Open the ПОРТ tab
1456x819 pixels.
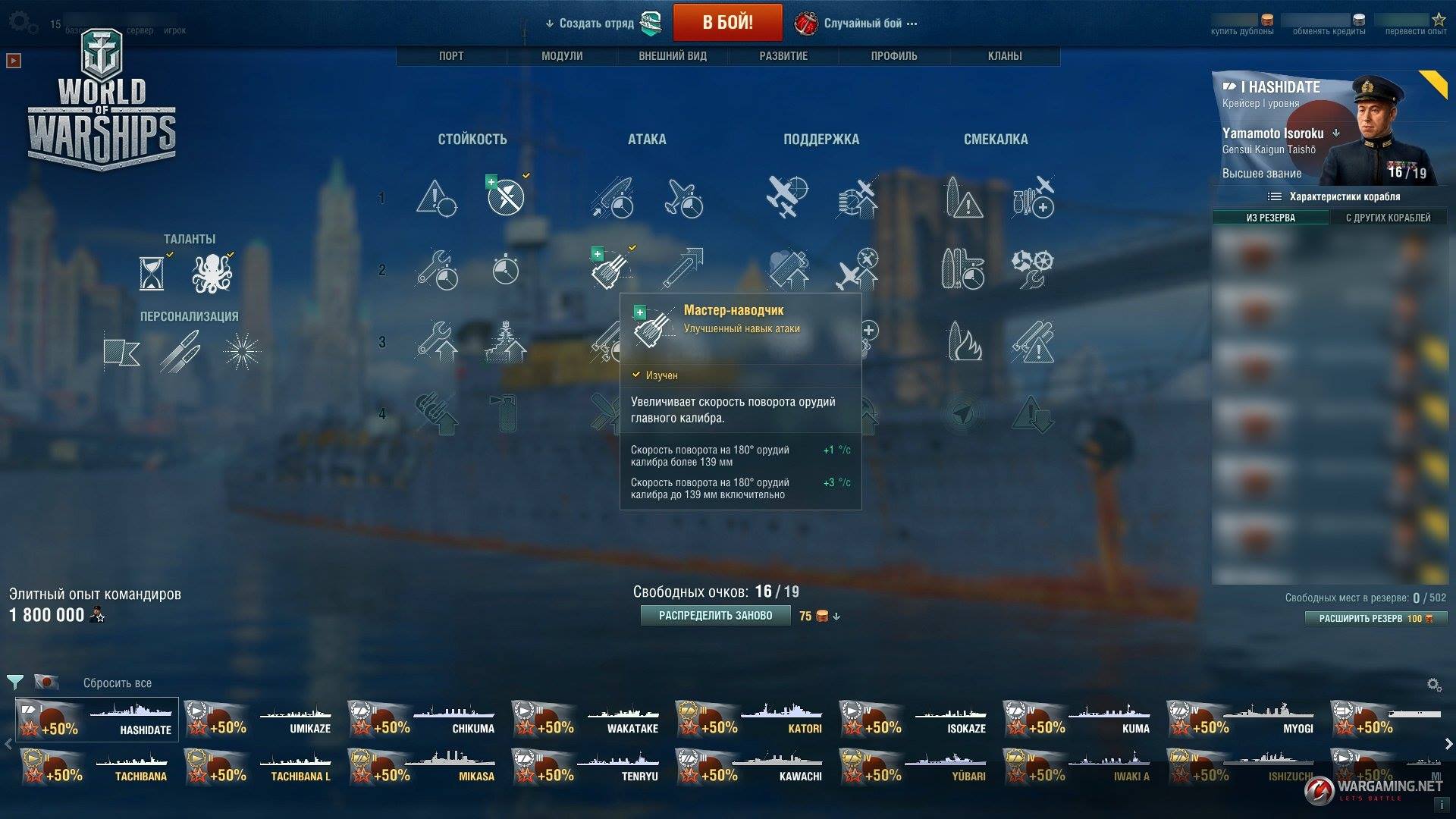(x=451, y=56)
